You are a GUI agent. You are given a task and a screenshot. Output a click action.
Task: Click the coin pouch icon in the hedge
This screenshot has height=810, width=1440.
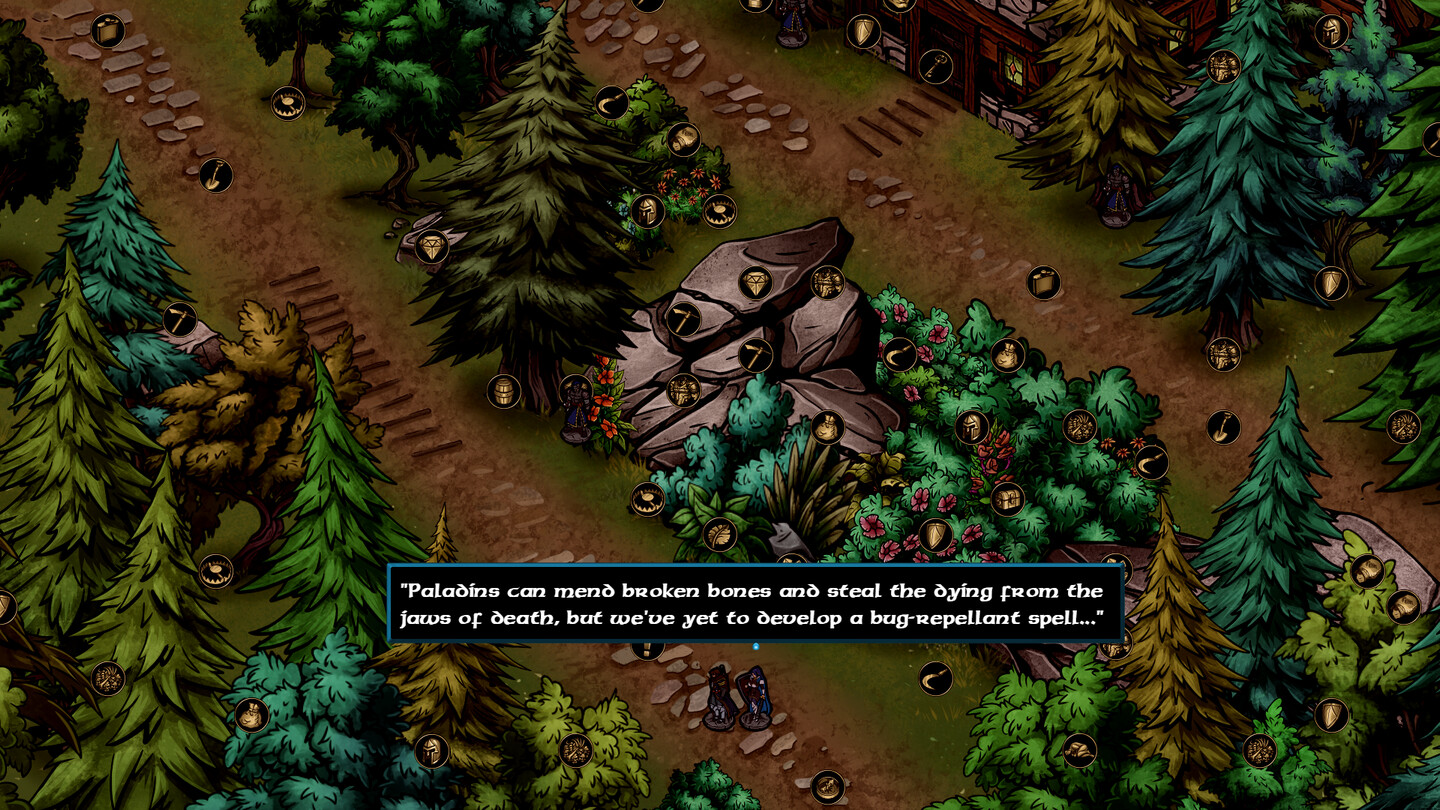(x=1008, y=353)
